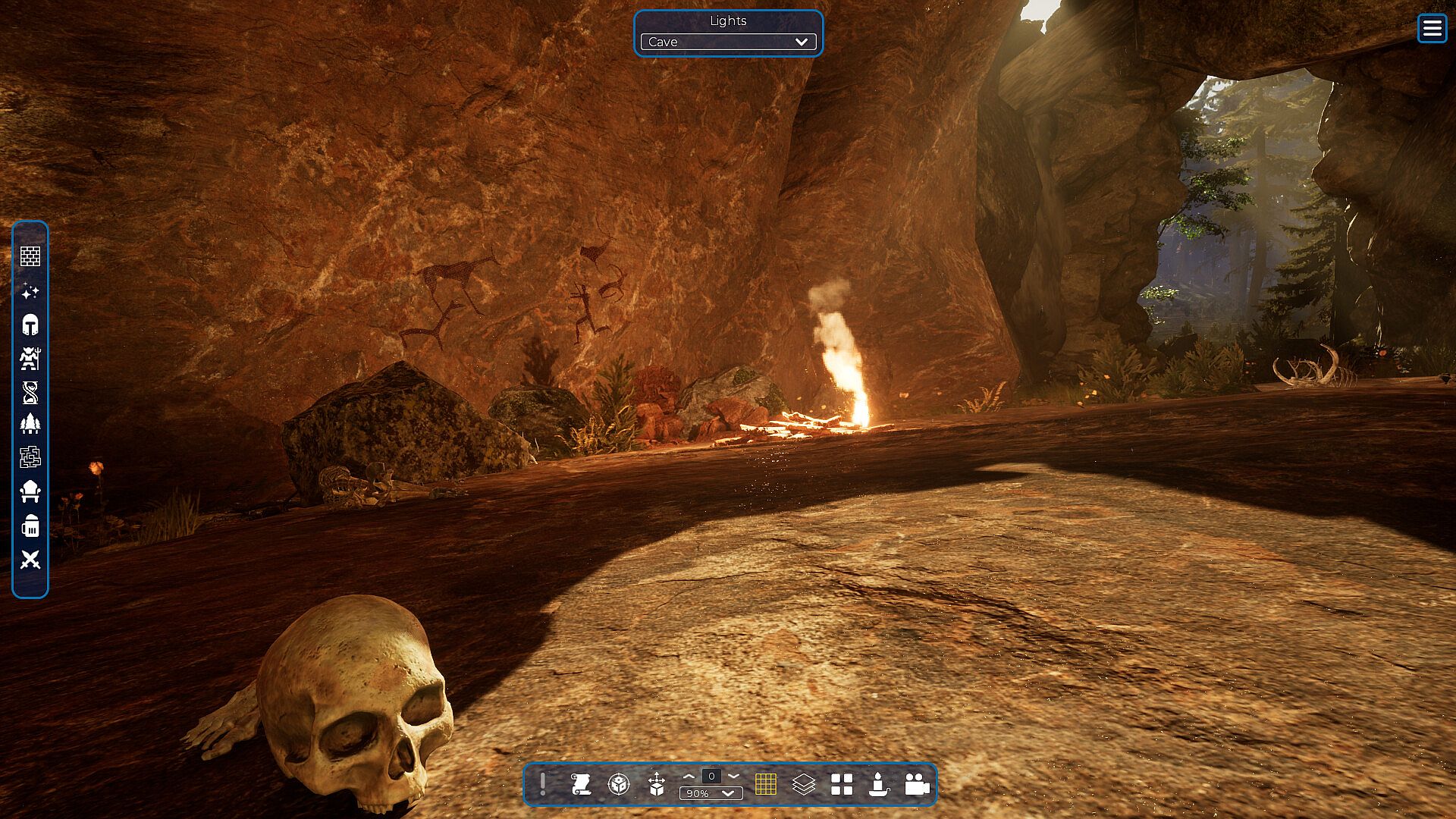Click the scroll icon in bottom toolbar
1456x819 pixels.
pos(581,784)
